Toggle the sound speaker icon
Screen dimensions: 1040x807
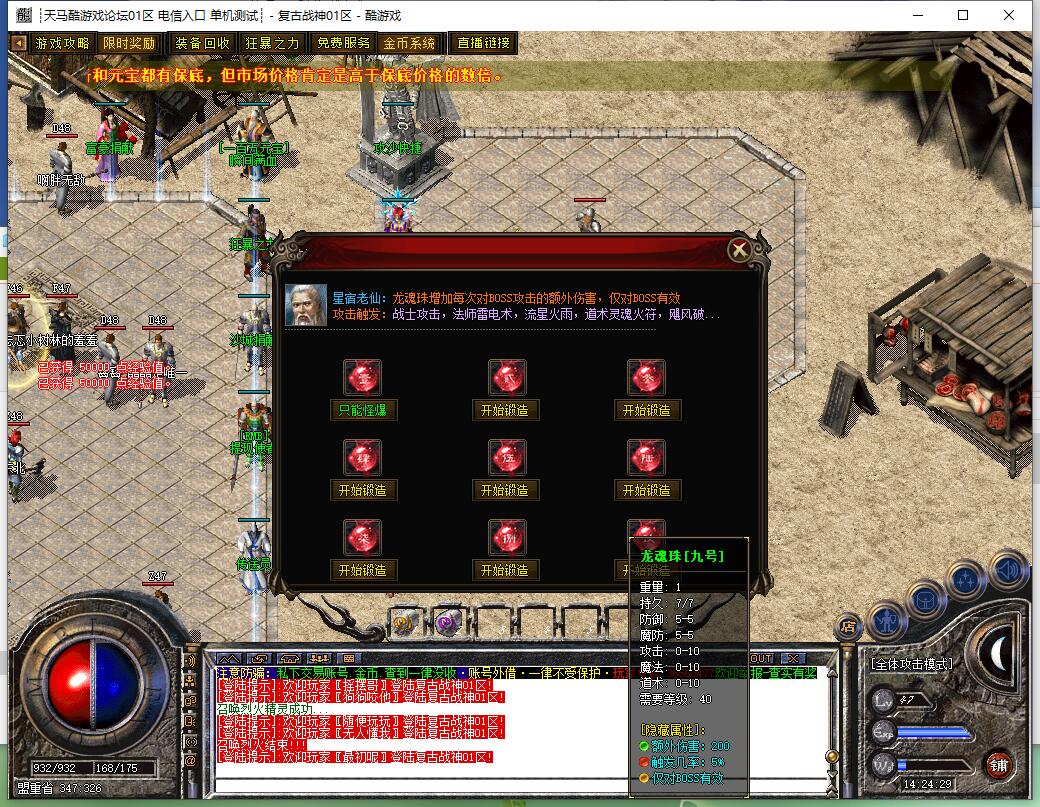1009,571
